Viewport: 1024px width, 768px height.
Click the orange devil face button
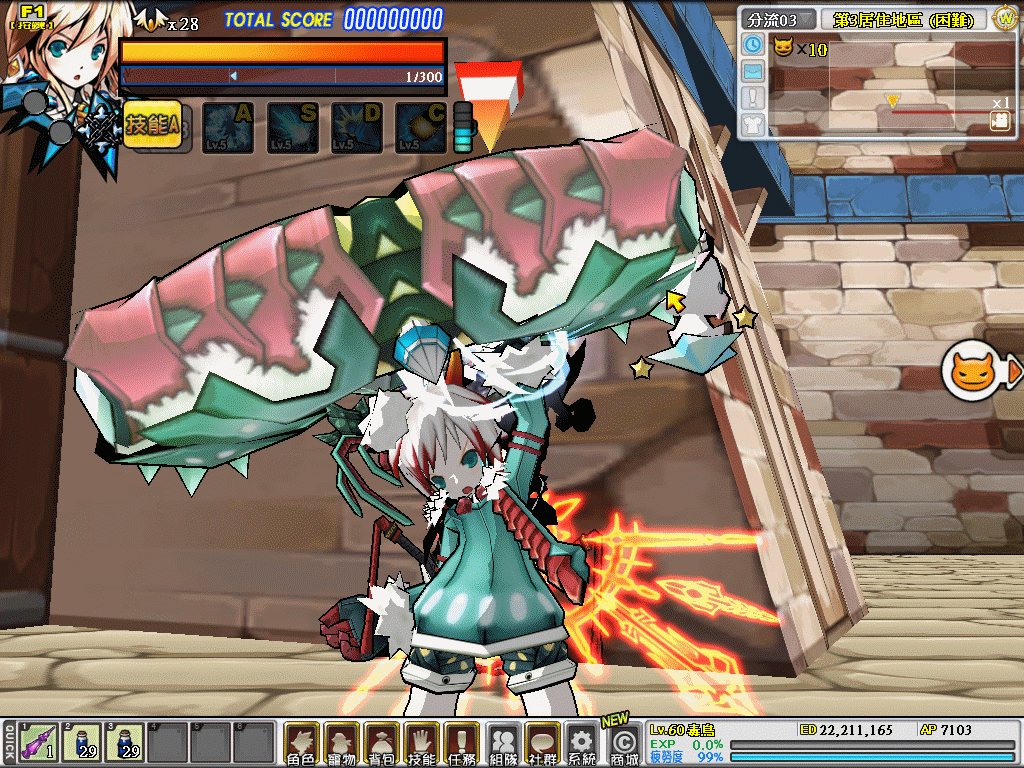pyautogui.click(x=970, y=372)
